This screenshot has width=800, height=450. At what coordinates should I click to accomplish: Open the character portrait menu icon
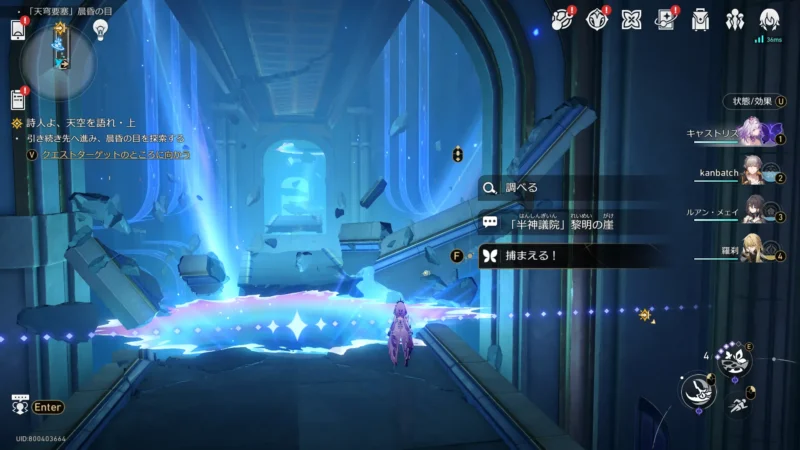click(769, 19)
